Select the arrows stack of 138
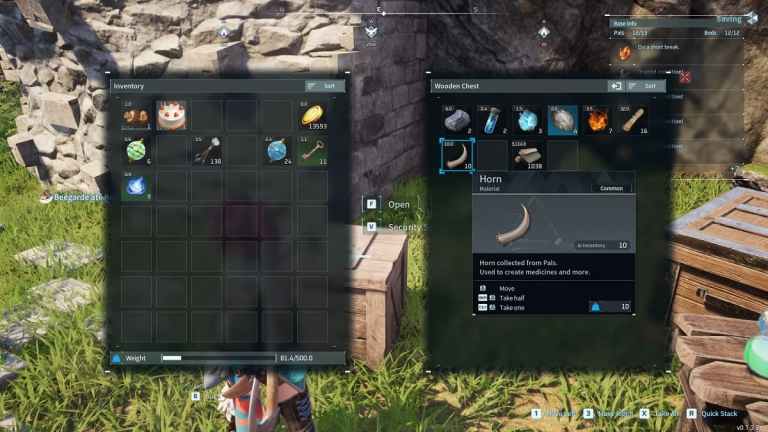The height and width of the screenshot is (432, 768). 205,150
